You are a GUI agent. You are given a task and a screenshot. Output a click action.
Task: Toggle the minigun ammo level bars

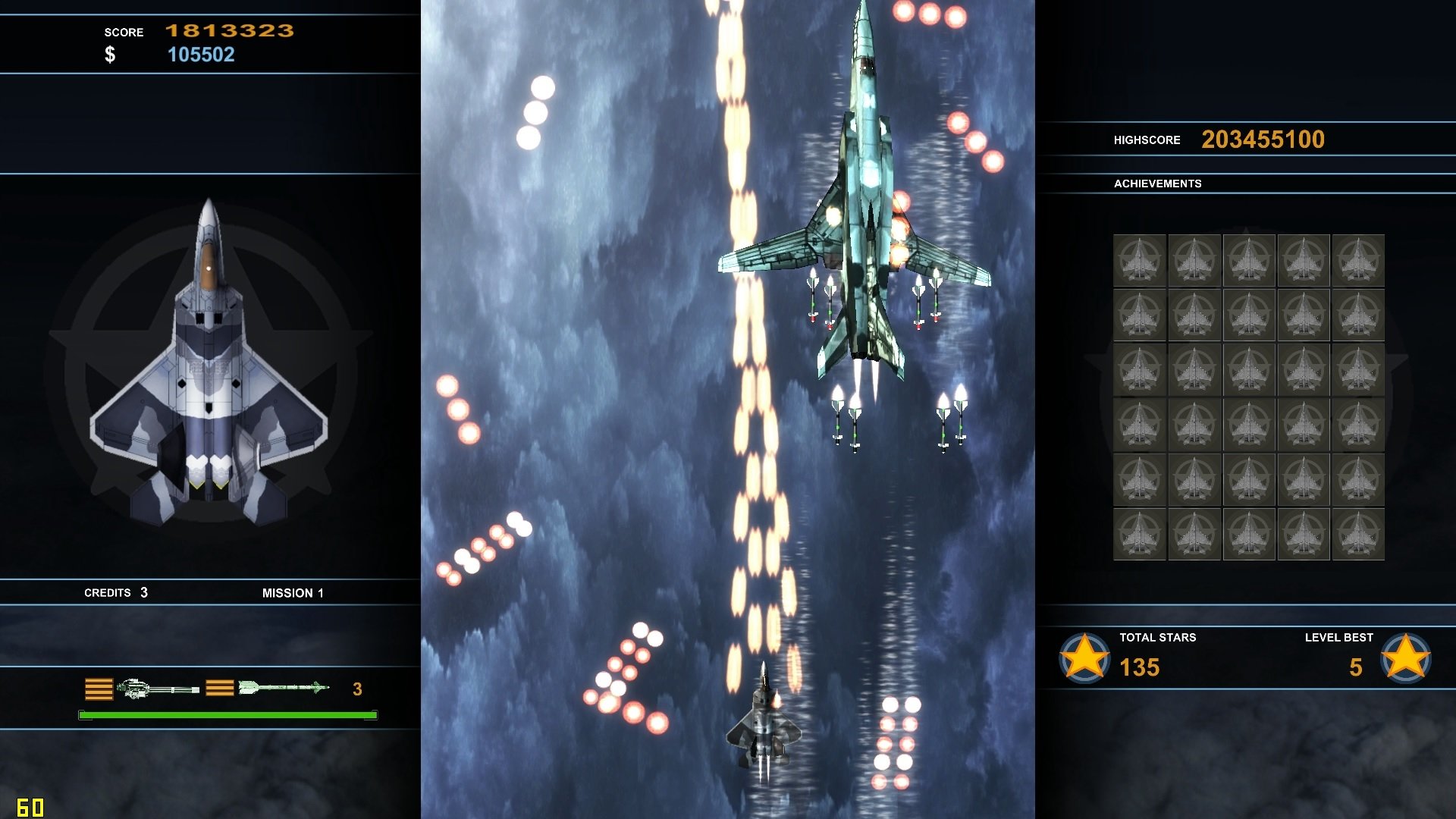click(98, 689)
